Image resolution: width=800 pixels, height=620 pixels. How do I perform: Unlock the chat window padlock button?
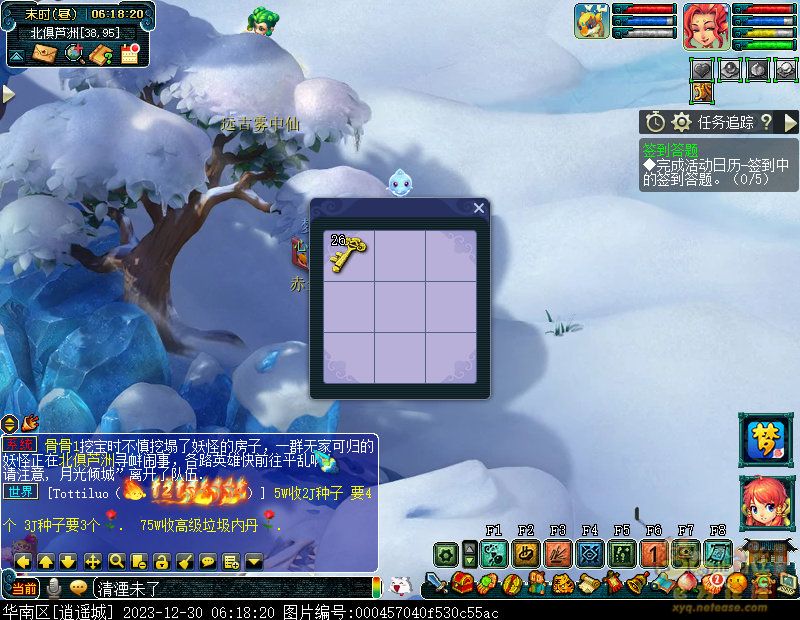point(162,561)
